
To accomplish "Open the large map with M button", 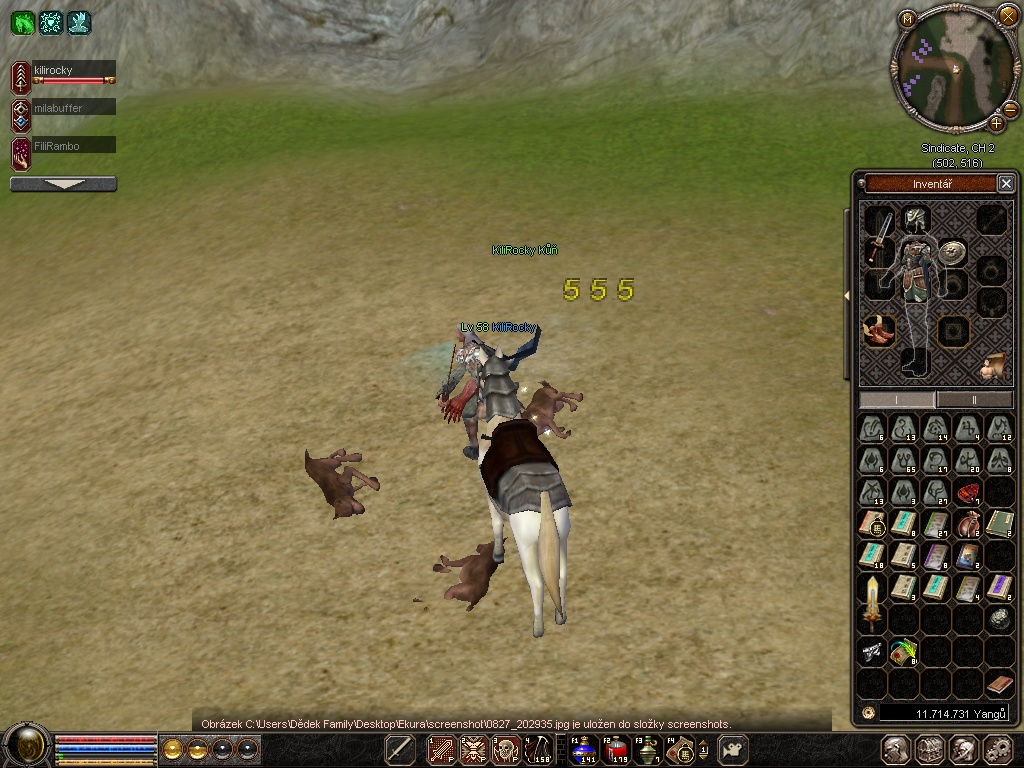I will click(907, 18).
